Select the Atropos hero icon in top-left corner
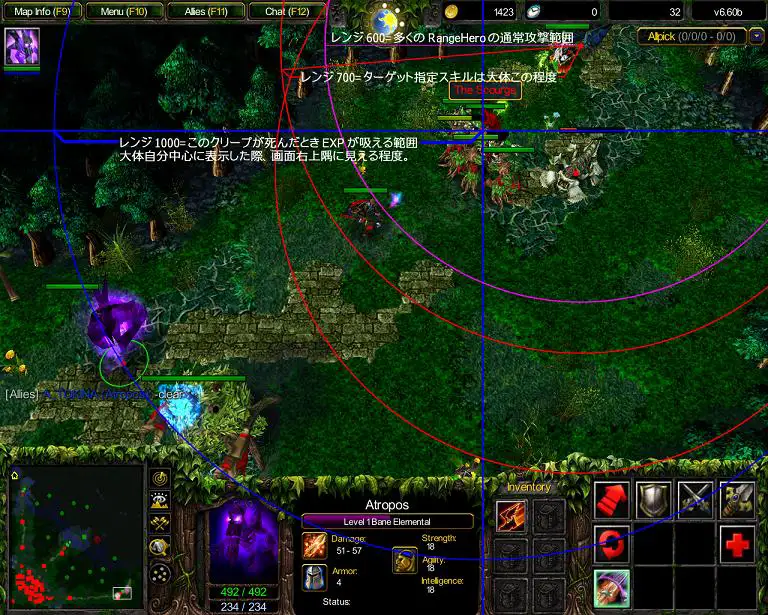This screenshot has height=615, width=768. click(21, 47)
